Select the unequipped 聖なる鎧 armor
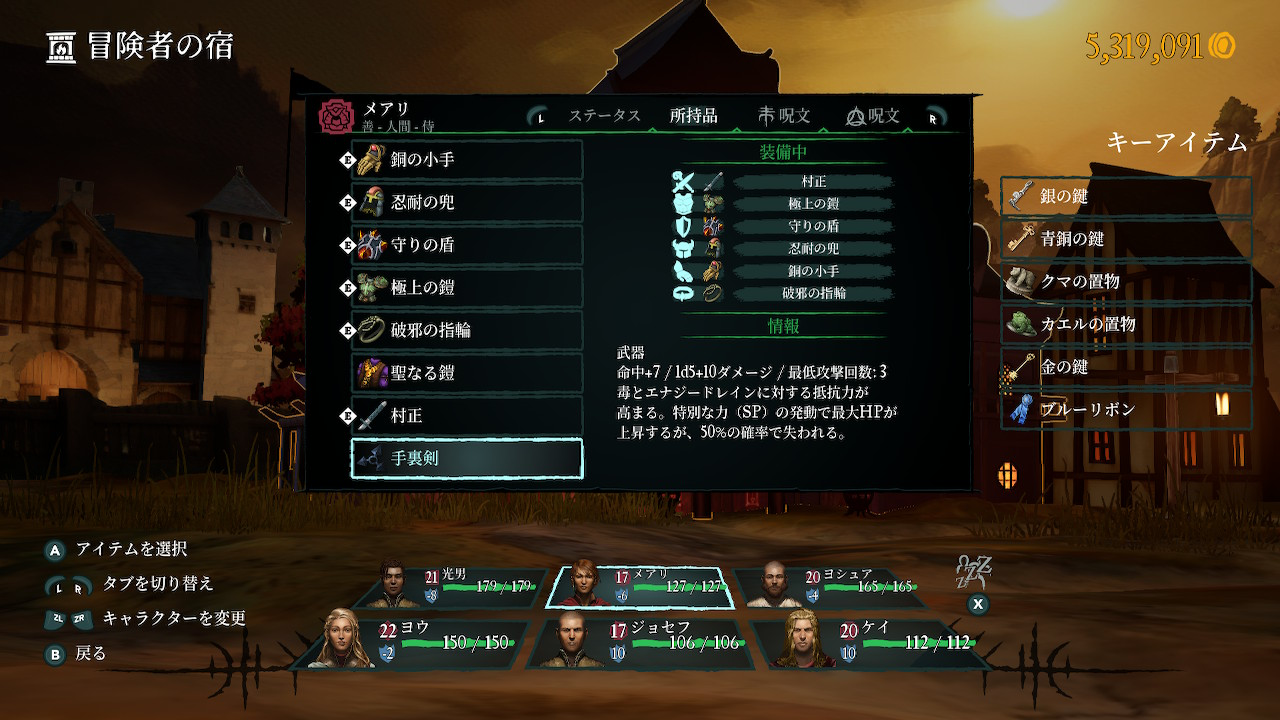Image resolution: width=1280 pixels, height=720 pixels. click(466, 373)
